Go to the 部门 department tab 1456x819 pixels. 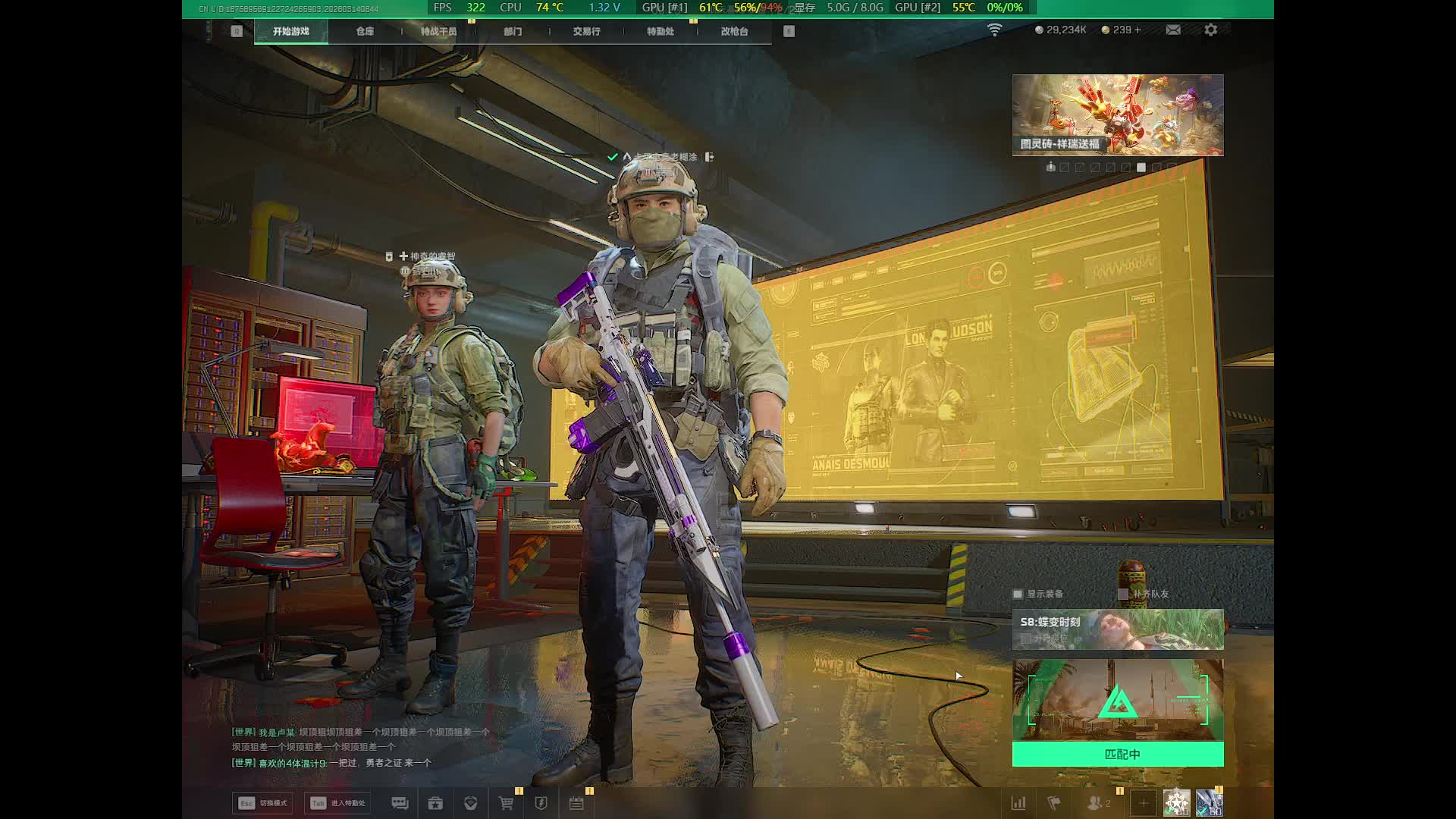513,31
